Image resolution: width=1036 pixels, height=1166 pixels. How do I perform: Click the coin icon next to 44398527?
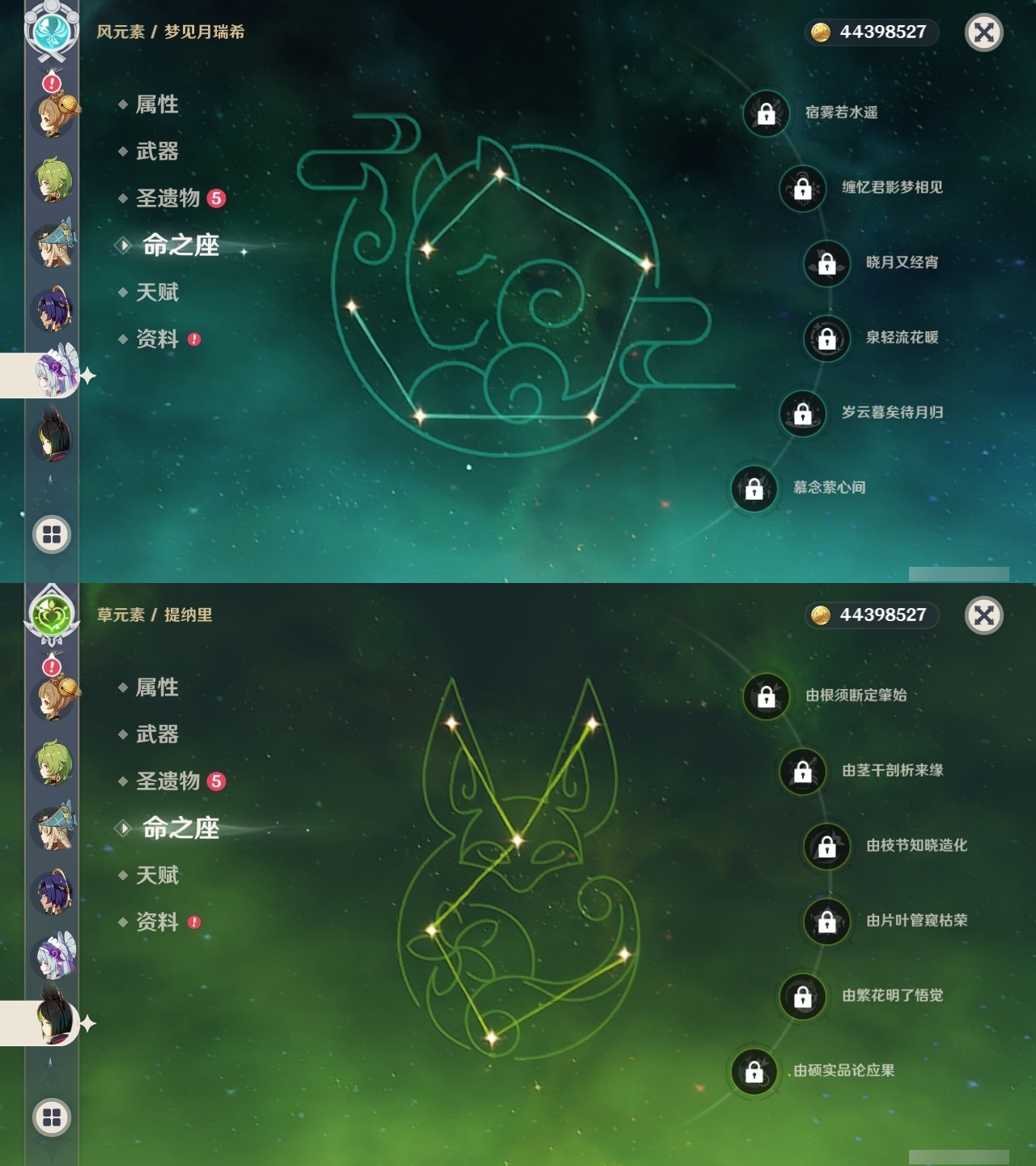pos(821,32)
